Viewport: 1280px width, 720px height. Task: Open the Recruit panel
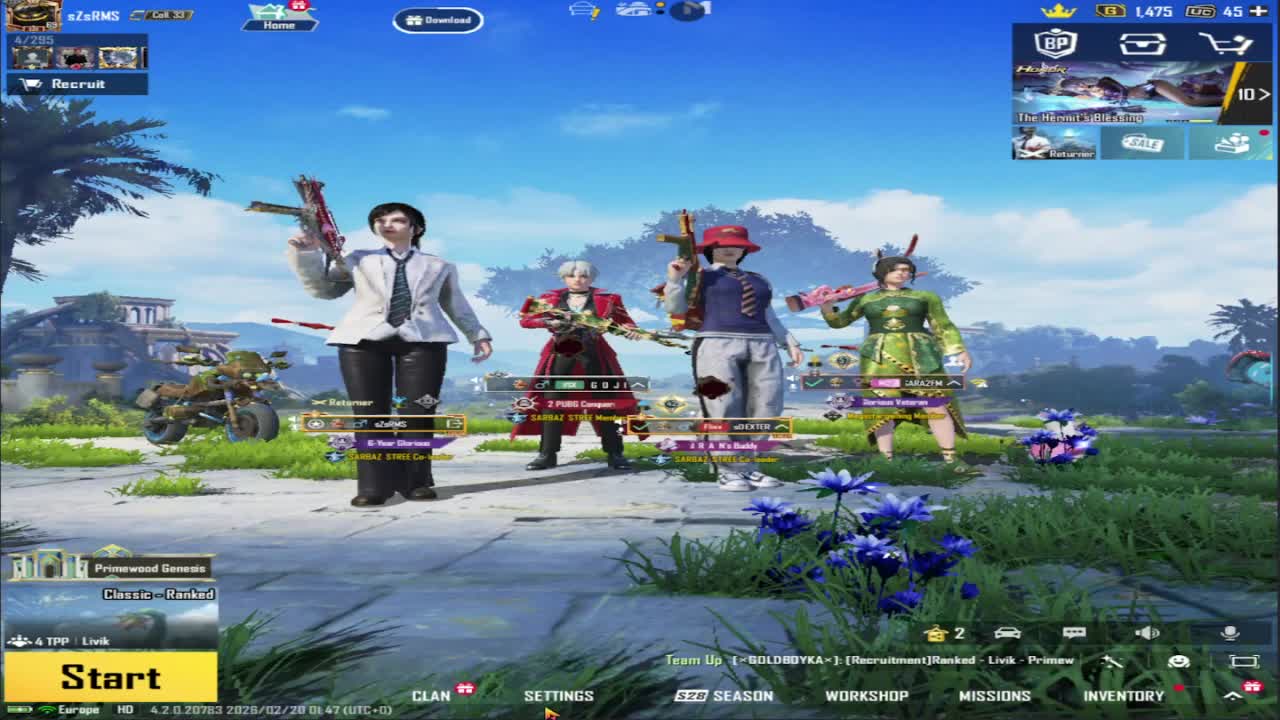point(77,84)
